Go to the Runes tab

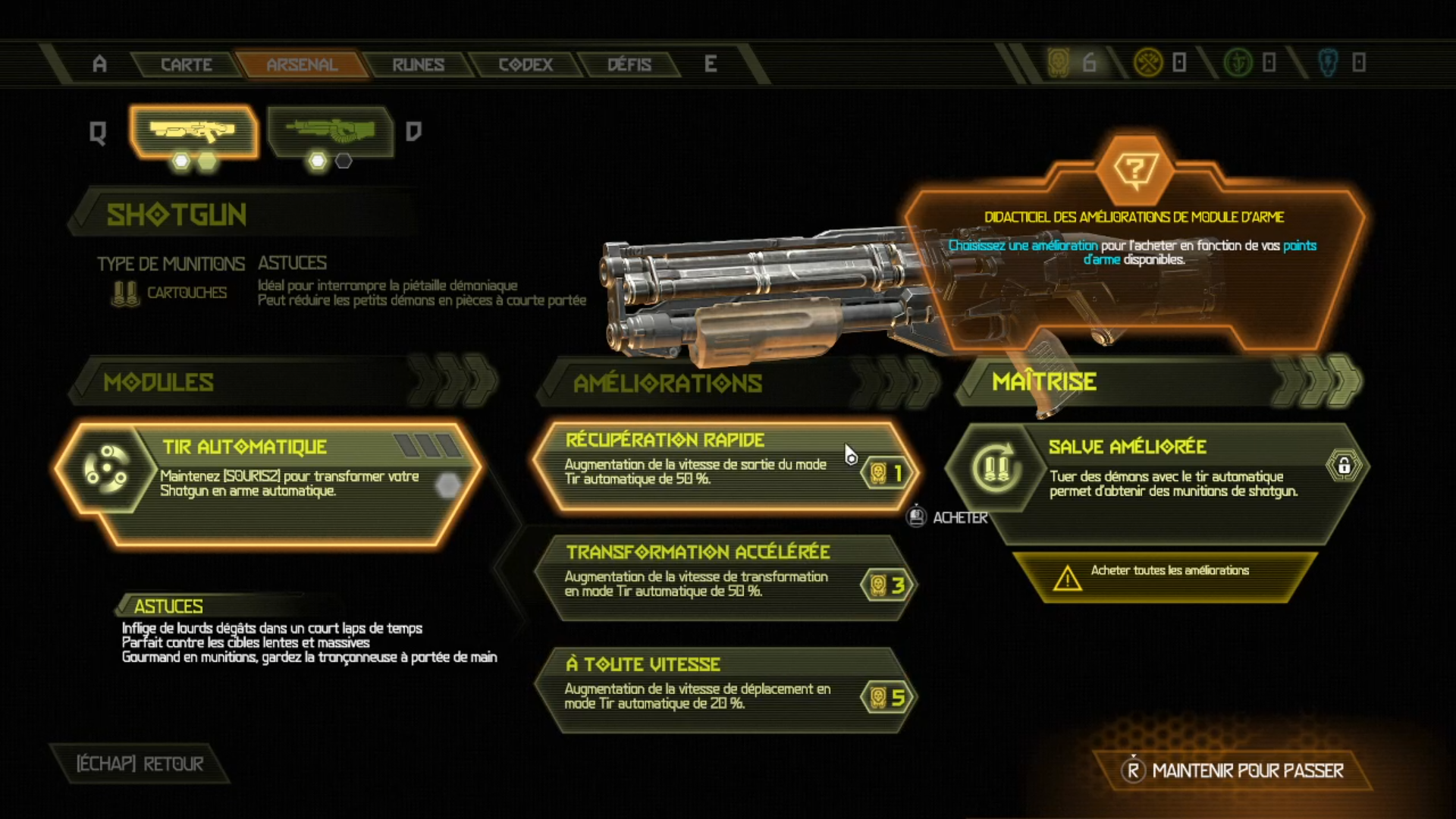[x=418, y=64]
